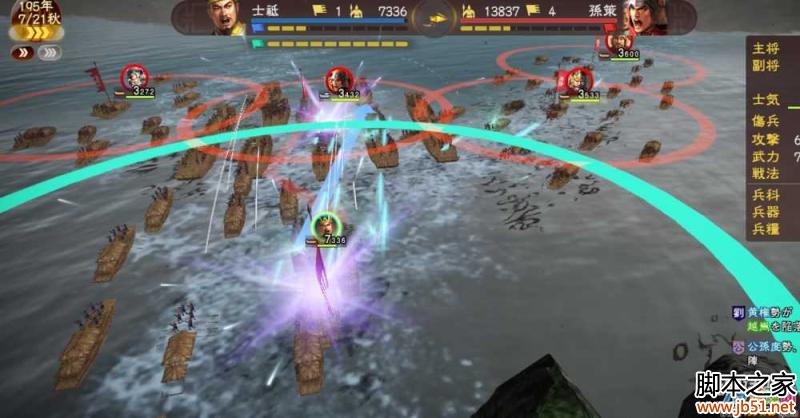Select the enemy unit marker showing 3272
The width and height of the screenshot is (800, 418).
point(133,77)
